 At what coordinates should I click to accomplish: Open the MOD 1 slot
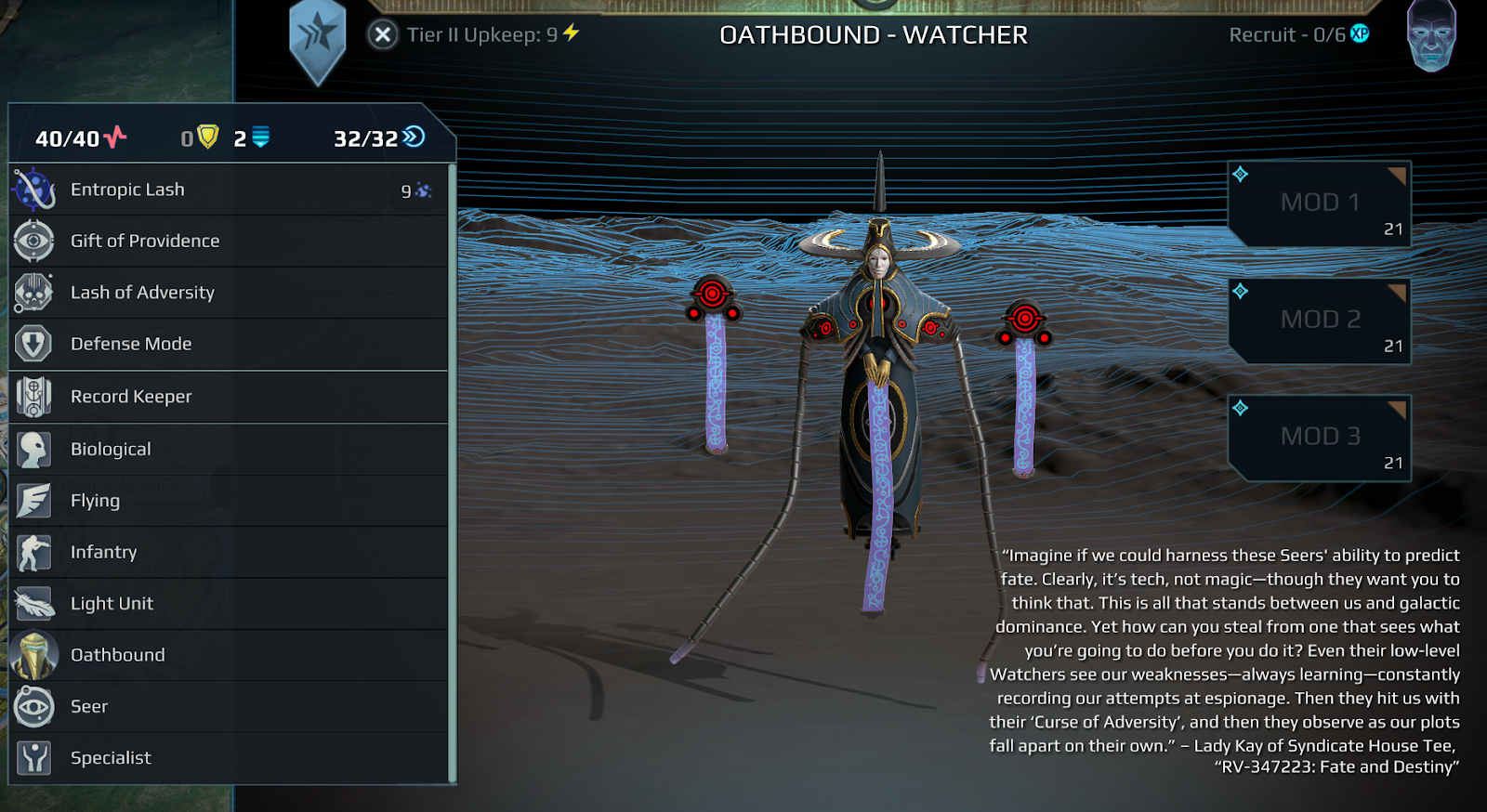point(1320,203)
